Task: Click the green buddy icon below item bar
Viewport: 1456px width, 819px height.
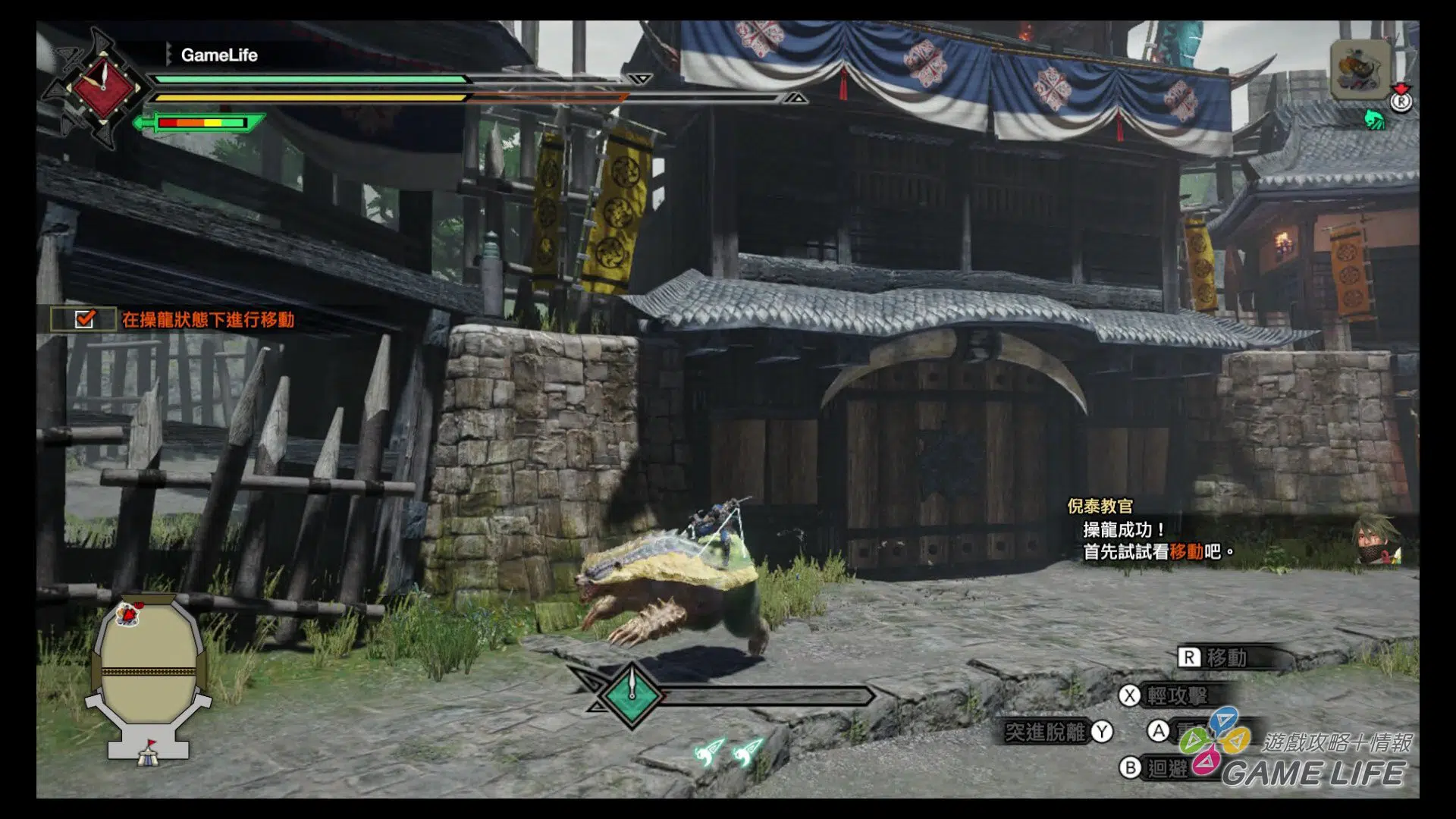Action: 1374,120
